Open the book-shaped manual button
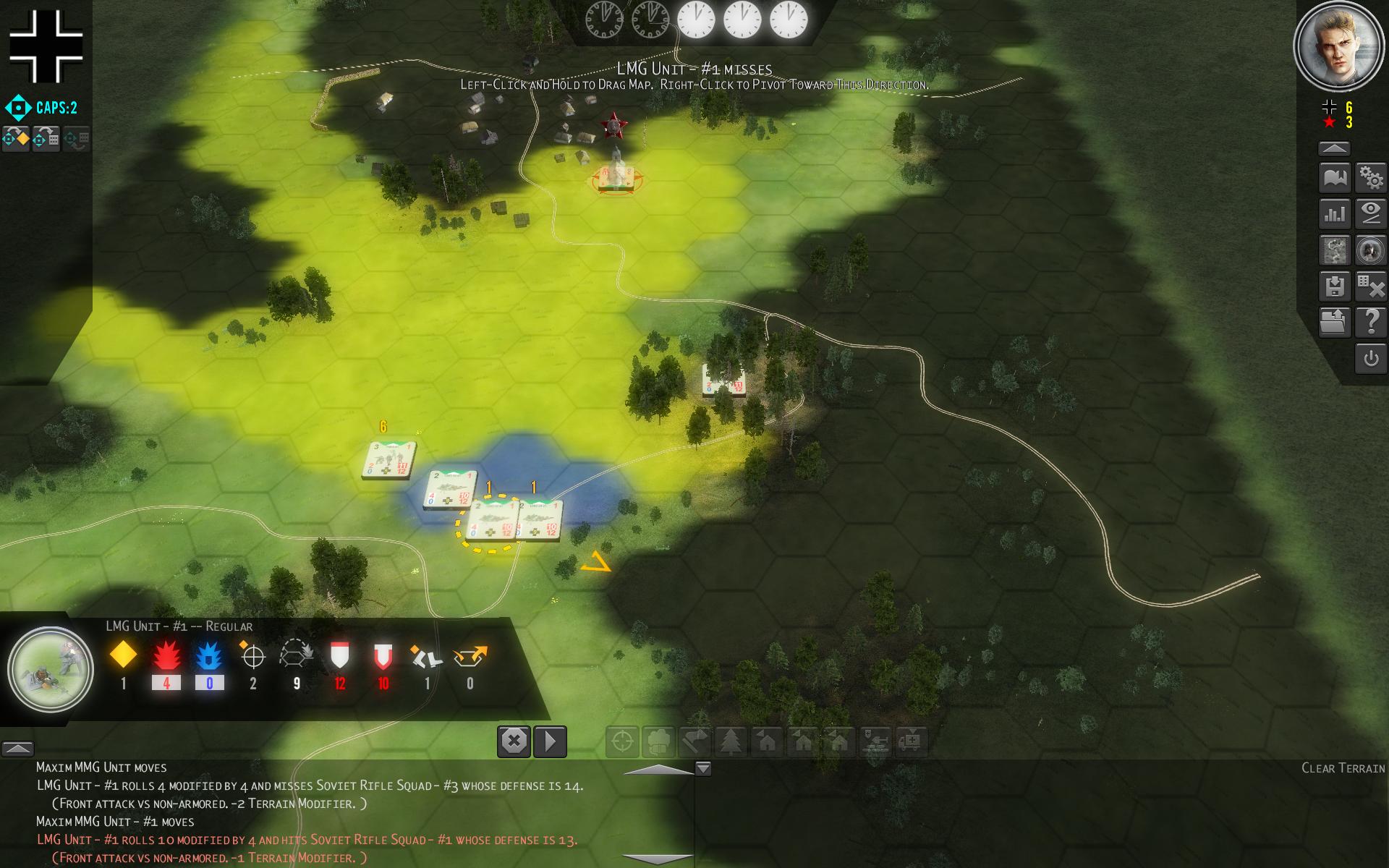The height and width of the screenshot is (868, 1389). (1335, 177)
